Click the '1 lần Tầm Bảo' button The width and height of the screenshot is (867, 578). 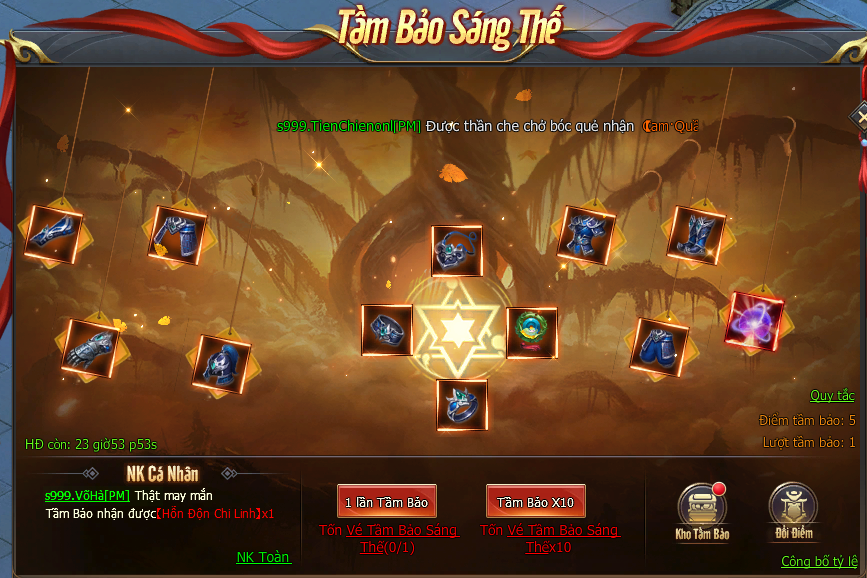point(386,502)
